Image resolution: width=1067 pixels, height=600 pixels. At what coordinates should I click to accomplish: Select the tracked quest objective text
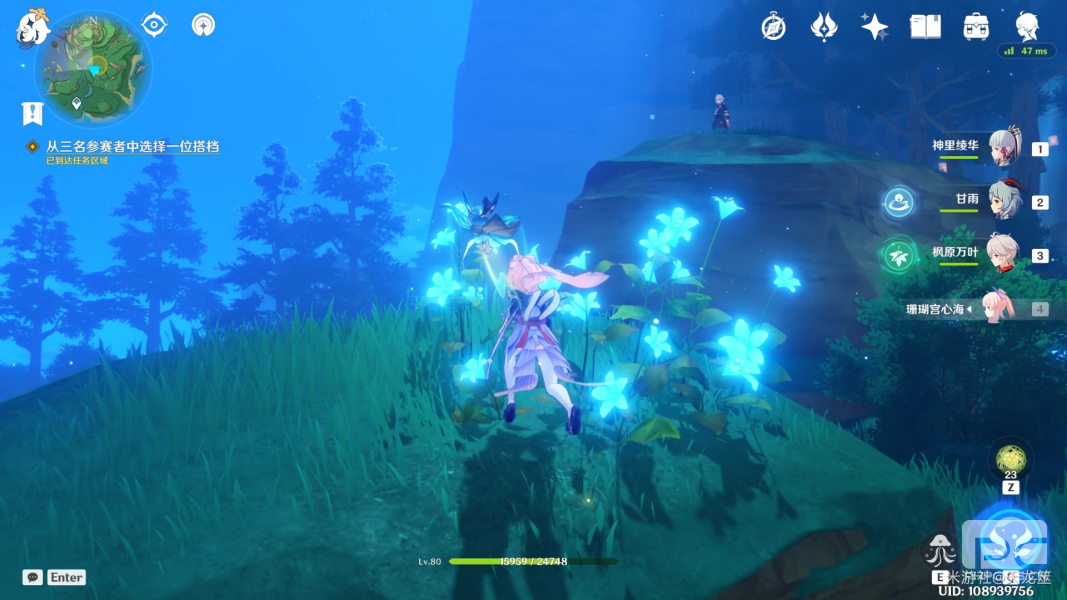132,146
